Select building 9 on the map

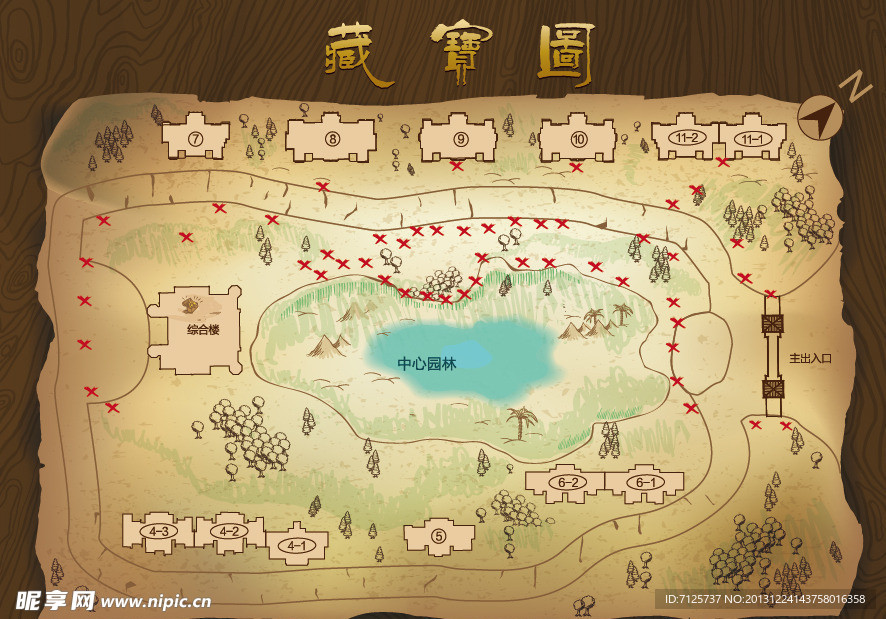pos(460,140)
